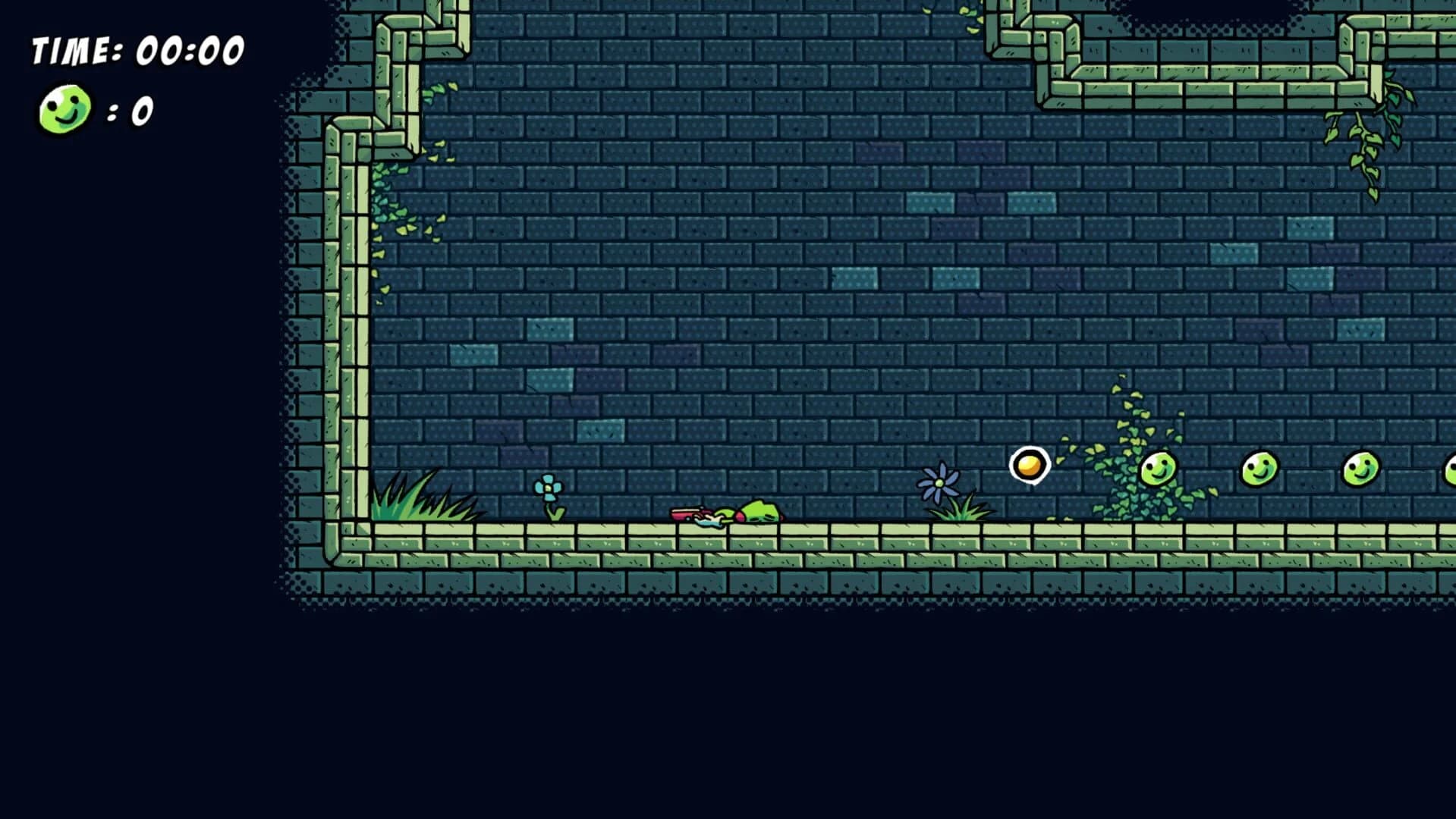This screenshot has width=1456, height=819.
Task: Click the TIME: 00:00 counter
Action: (137, 49)
